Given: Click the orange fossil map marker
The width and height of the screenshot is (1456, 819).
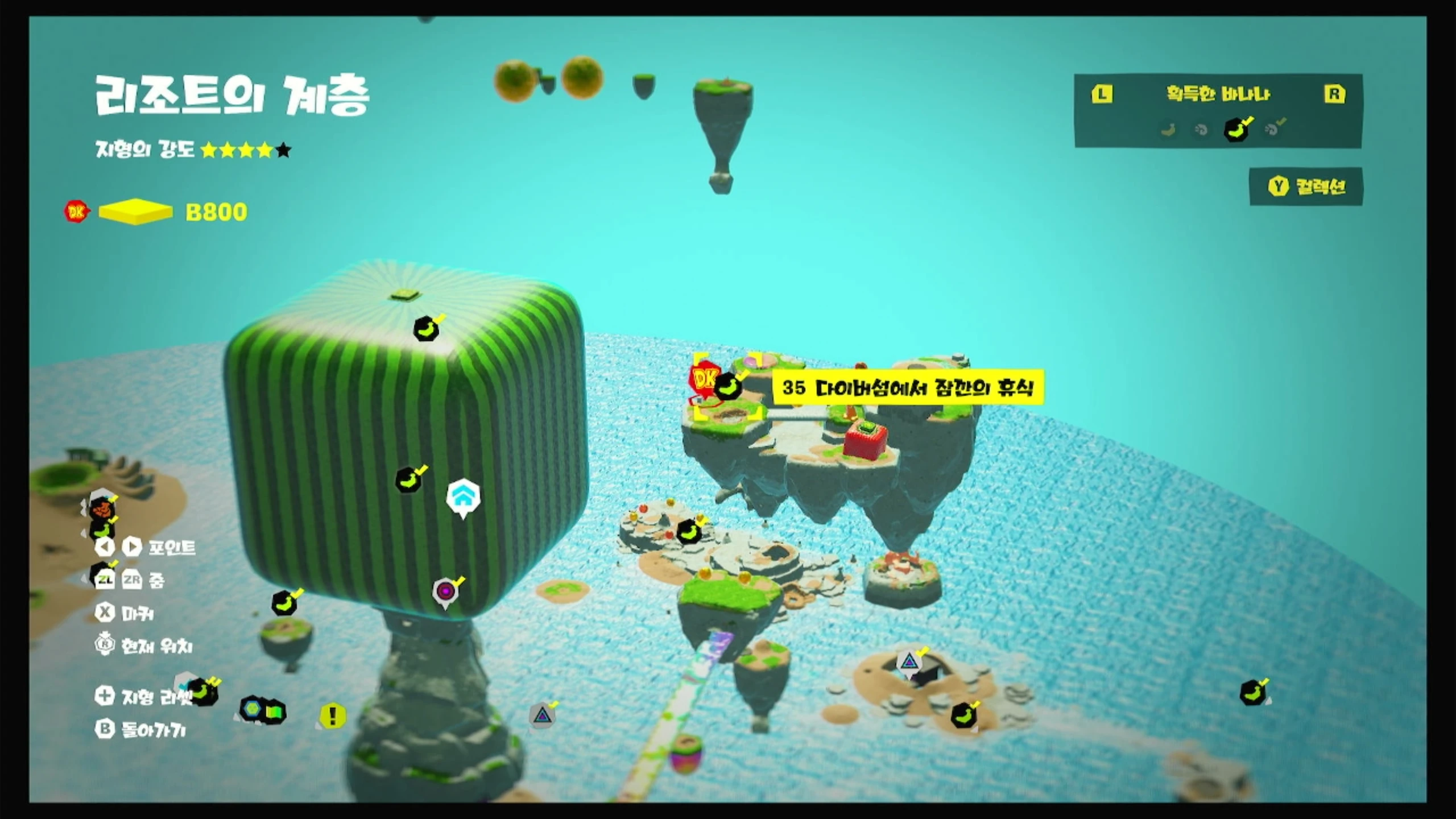Looking at the screenshot, I should coord(102,507).
